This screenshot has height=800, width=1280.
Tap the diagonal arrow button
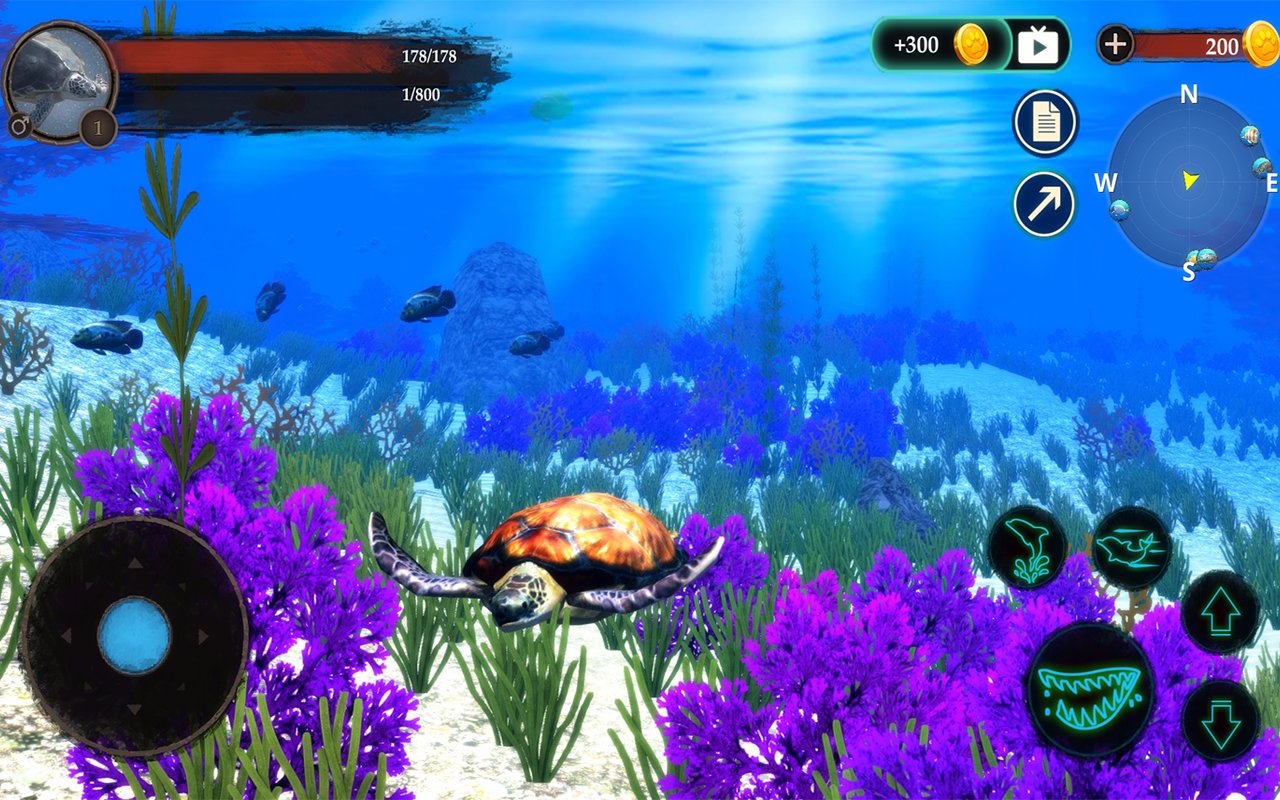coord(1045,204)
